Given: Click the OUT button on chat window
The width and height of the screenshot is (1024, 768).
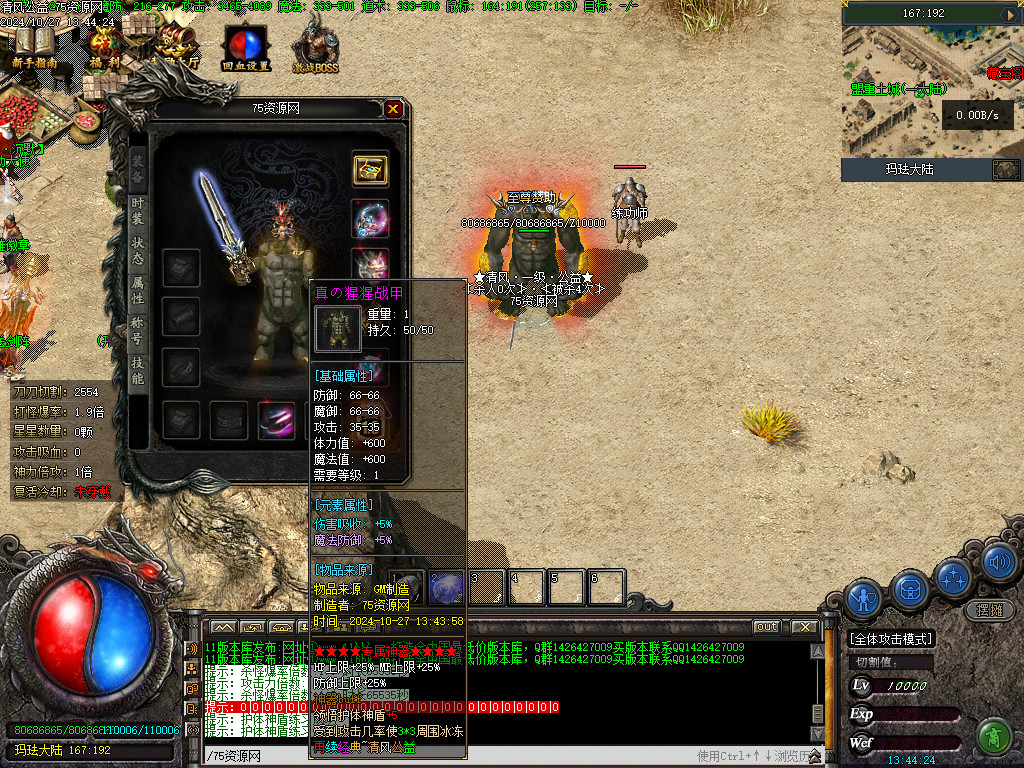Looking at the screenshot, I should (766, 627).
